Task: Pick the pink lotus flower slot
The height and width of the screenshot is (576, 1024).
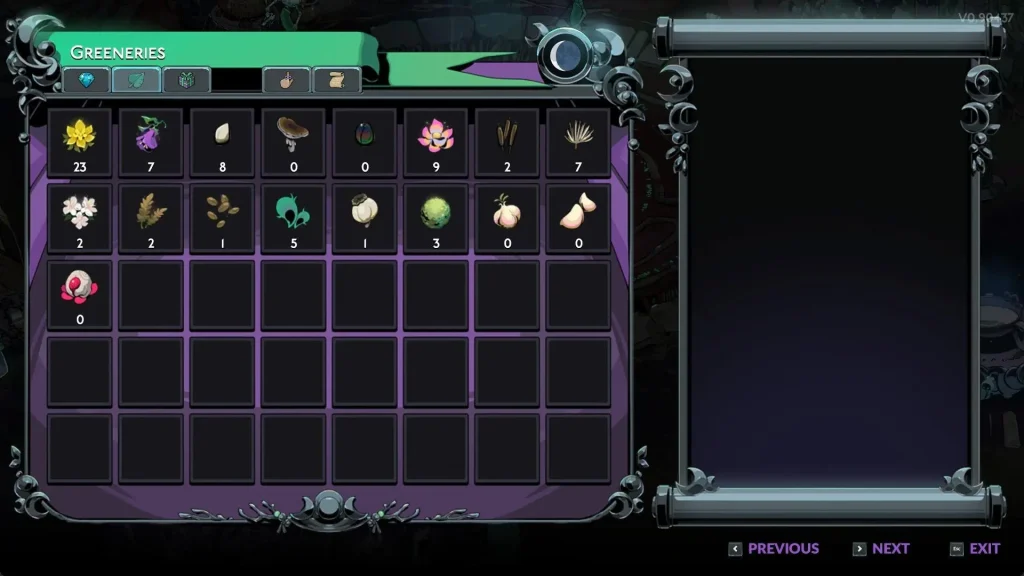Action: point(436,142)
